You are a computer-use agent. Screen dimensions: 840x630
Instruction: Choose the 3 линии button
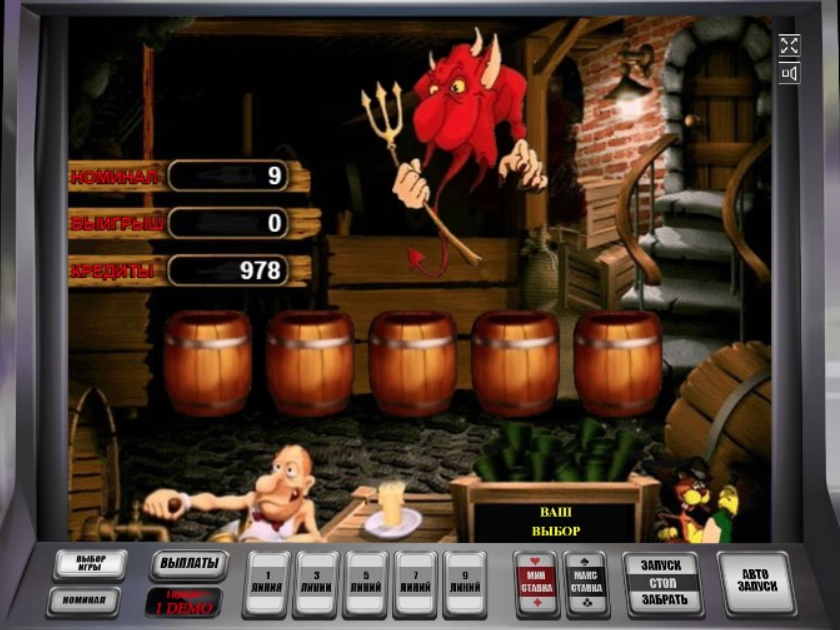tap(317, 584)
